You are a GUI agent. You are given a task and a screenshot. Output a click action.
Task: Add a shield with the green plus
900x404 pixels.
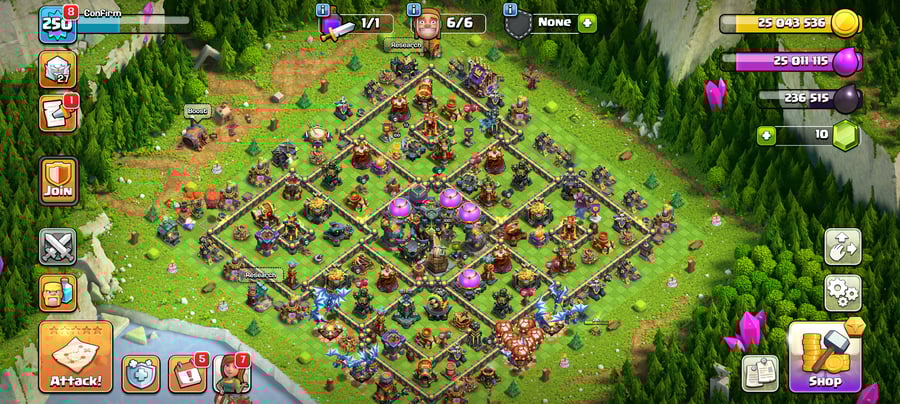tap(587, 22)
